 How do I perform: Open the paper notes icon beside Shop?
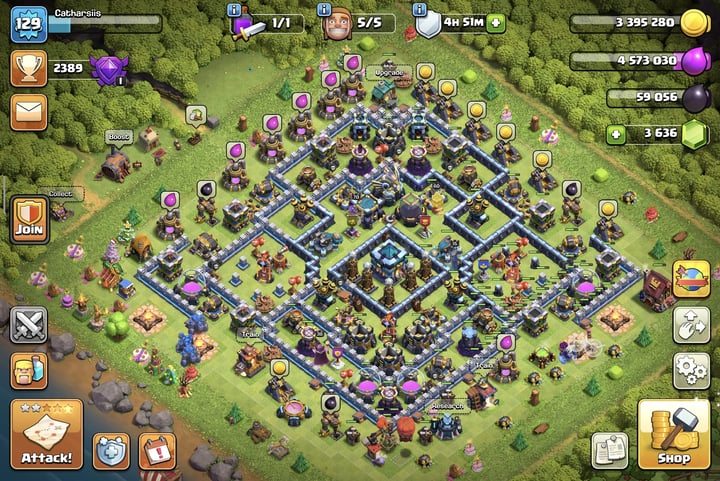609,450
